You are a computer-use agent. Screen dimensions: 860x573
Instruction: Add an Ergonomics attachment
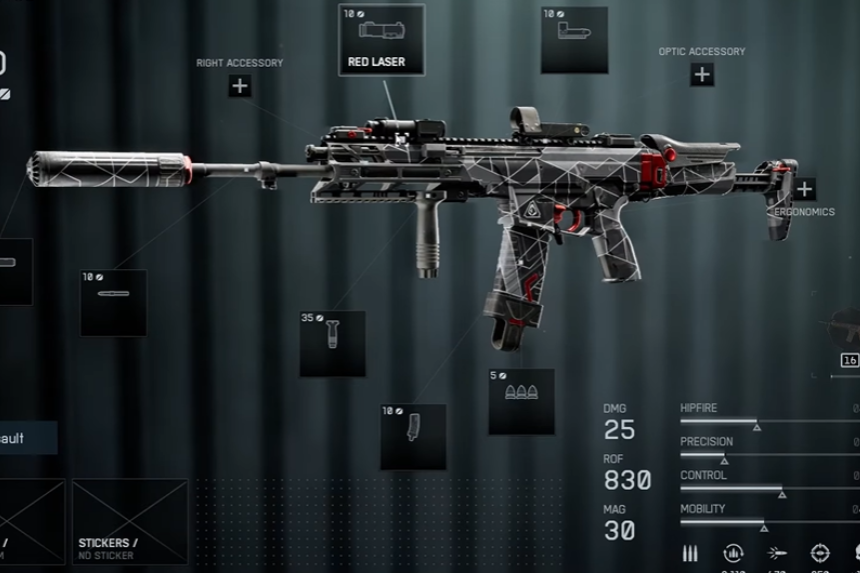pyautogui.click(x=805, y=189)
